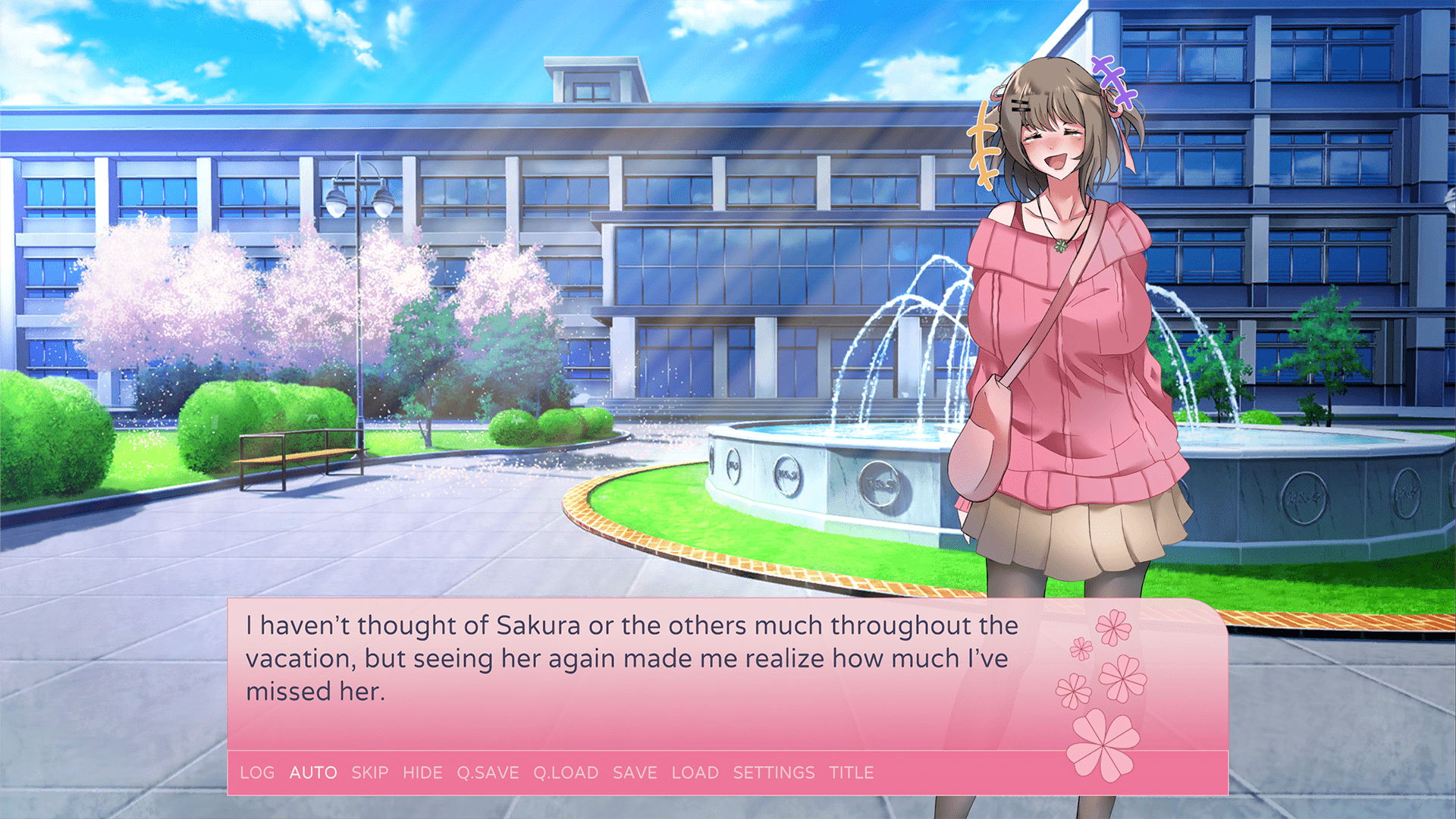Open the SAVE menu
This screenshot has width=1456, height=819.
(x=635, y=773)
